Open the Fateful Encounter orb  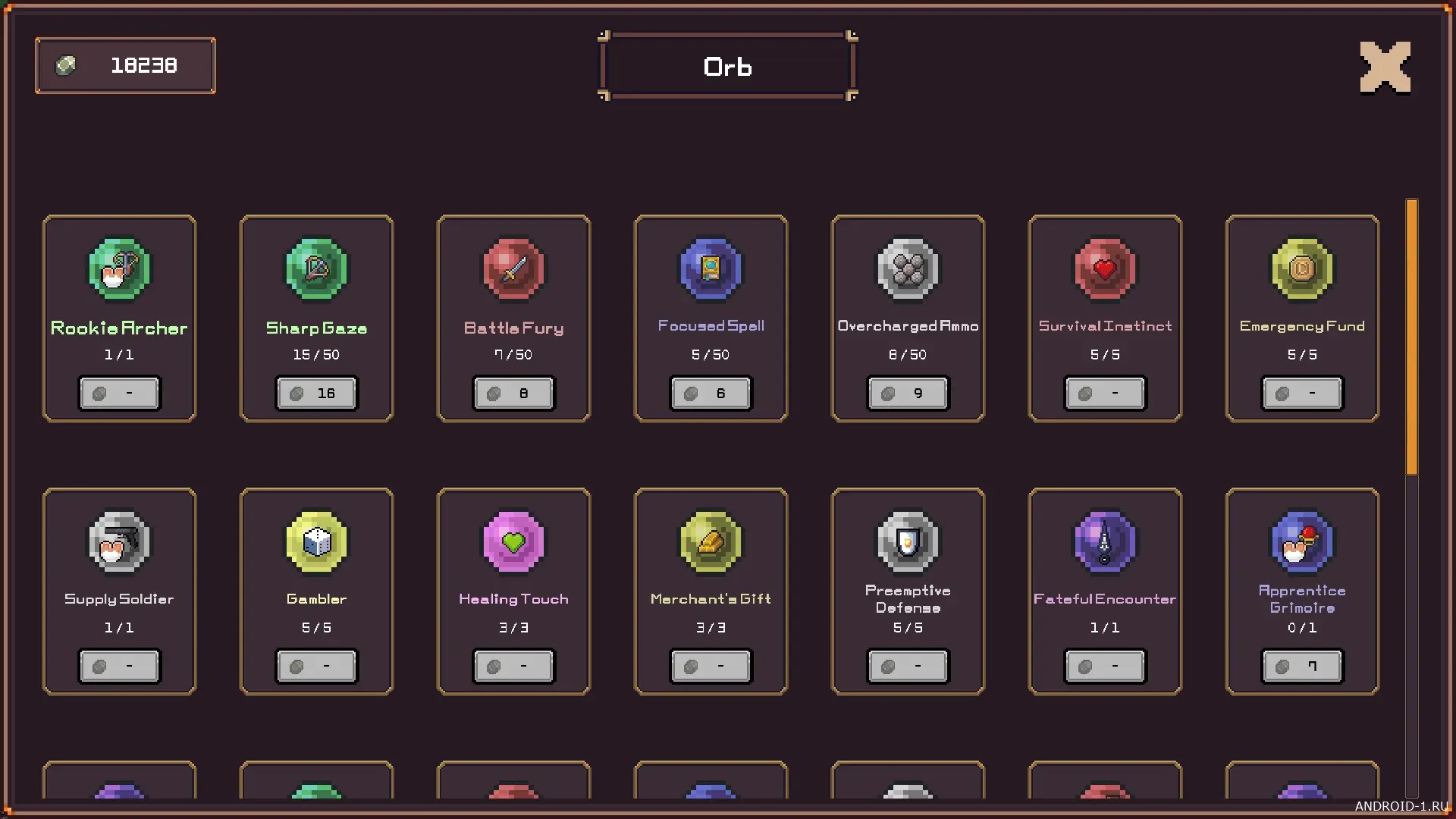click(x=1105, y=542)
